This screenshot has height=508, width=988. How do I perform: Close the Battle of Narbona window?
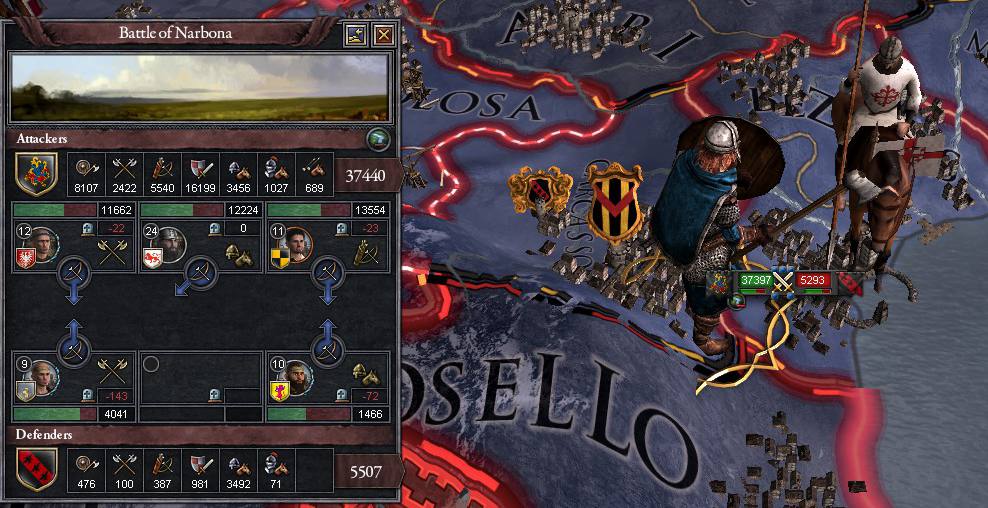coord(383,36)
